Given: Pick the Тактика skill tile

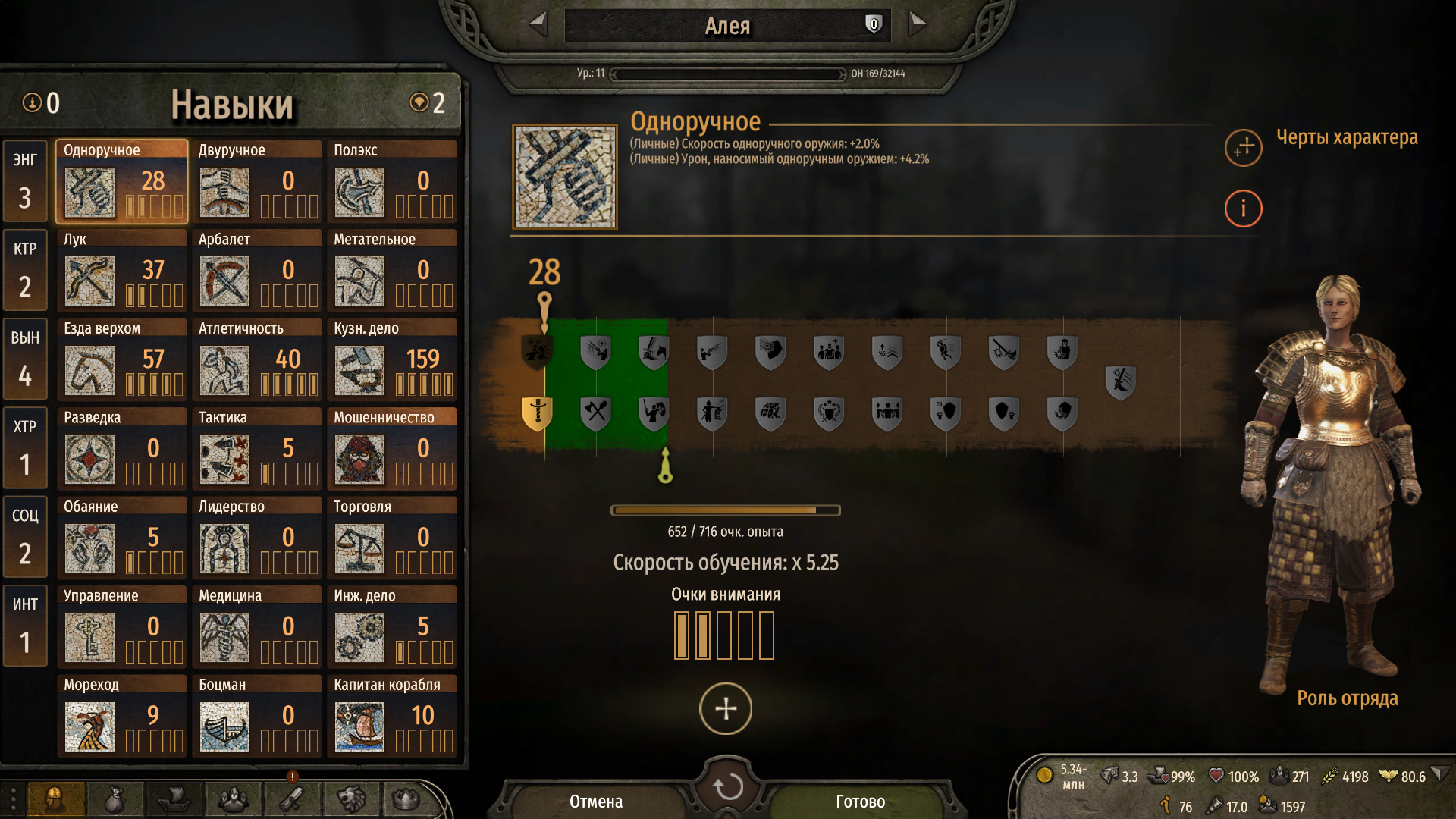Looking at the screenshot, I should click(256, 449).
